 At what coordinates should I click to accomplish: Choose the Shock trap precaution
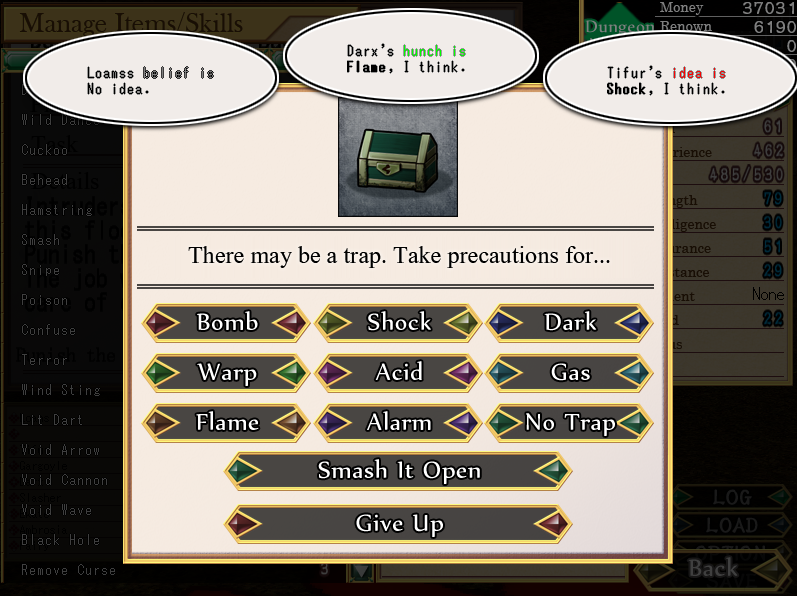click(x=399, y=323)
